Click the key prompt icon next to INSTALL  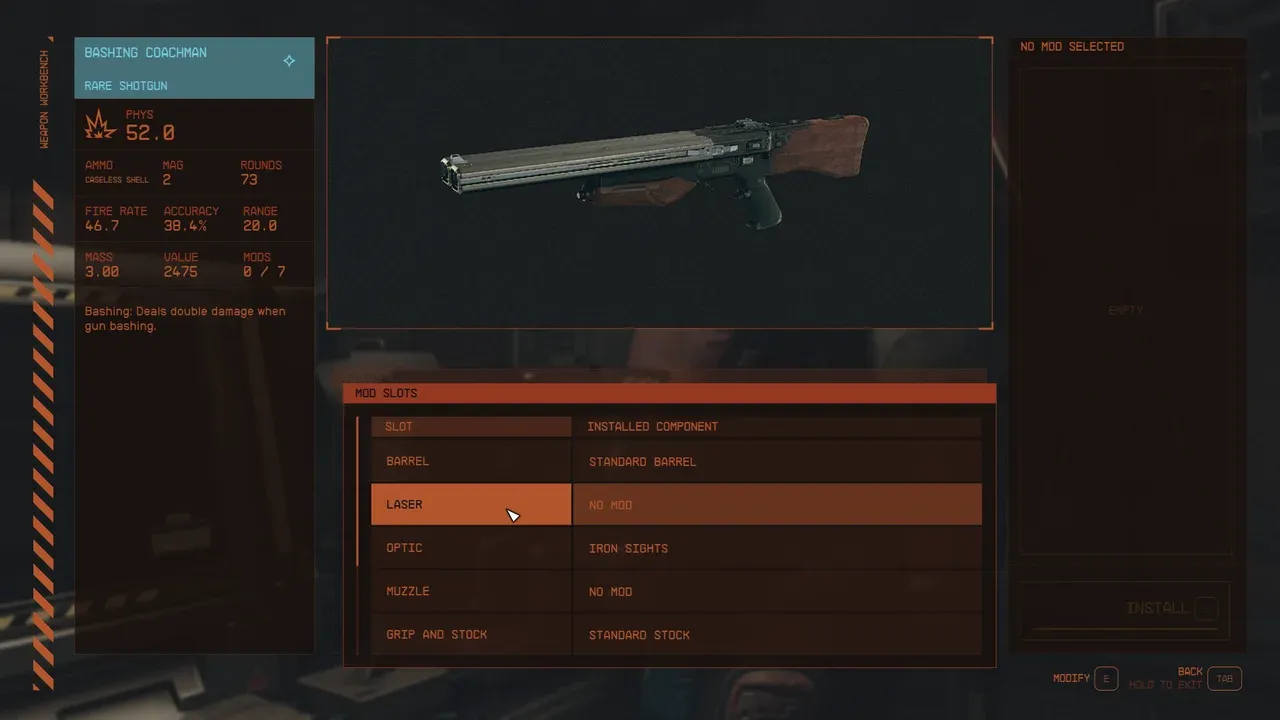[x=1206, y=608]
